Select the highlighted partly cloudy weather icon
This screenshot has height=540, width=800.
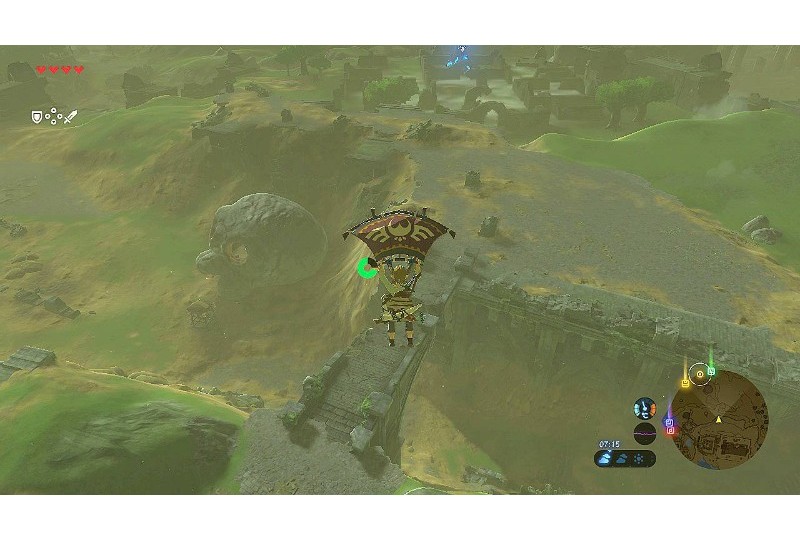(x=606, y=459)
